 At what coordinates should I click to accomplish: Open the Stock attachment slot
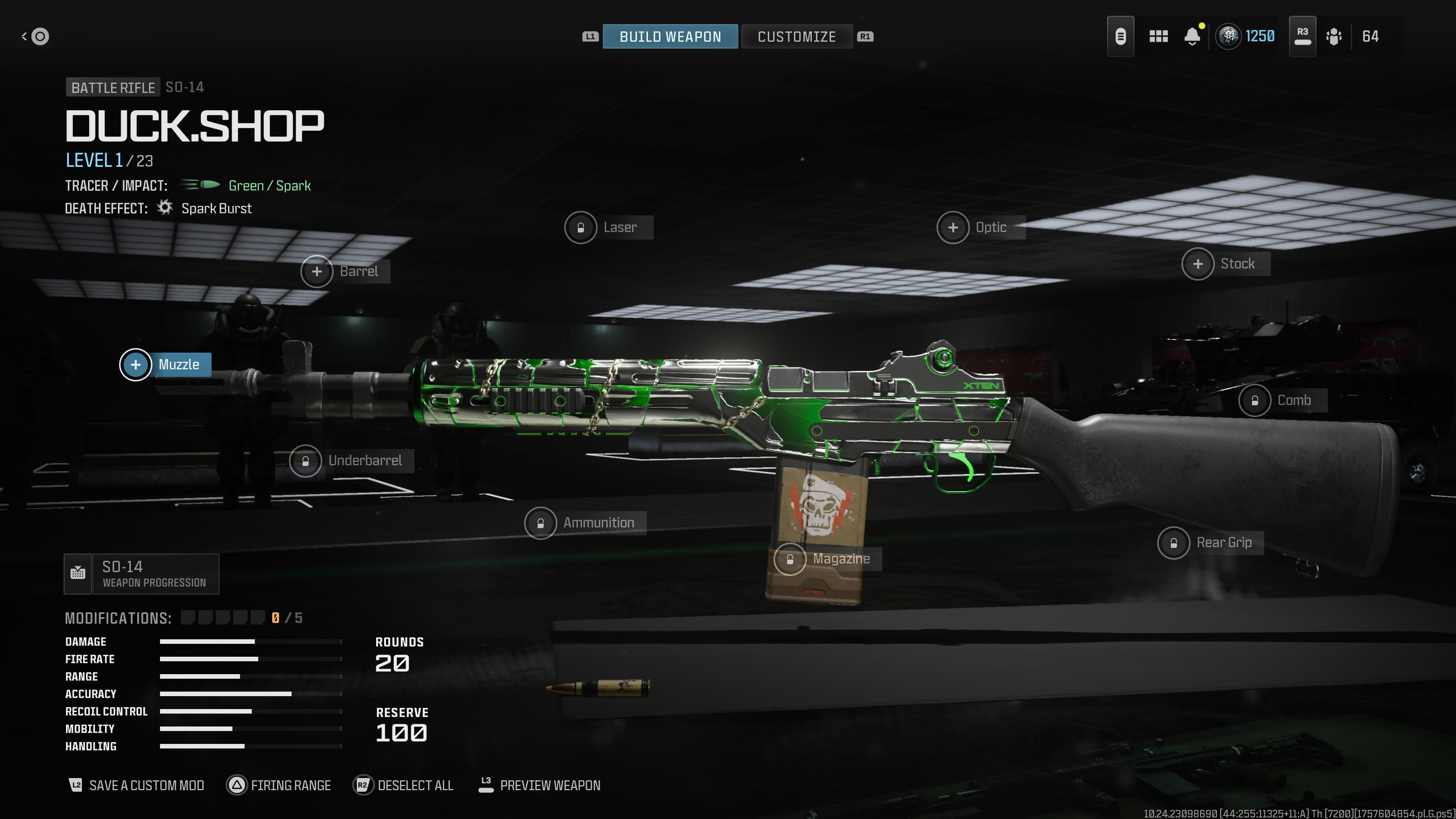(1198, 264)
